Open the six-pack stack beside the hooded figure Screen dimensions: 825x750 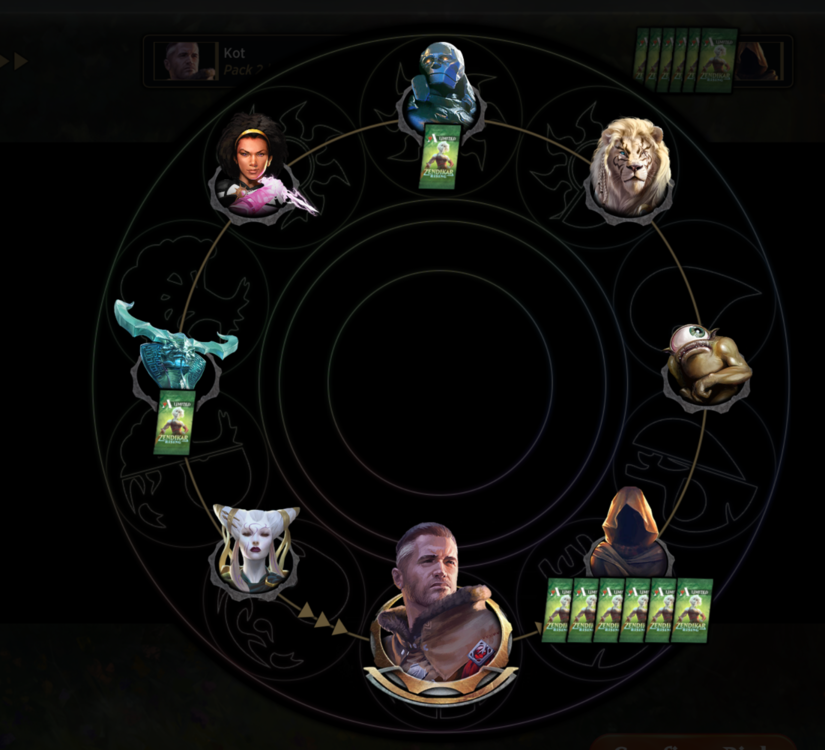pos(628,609)
